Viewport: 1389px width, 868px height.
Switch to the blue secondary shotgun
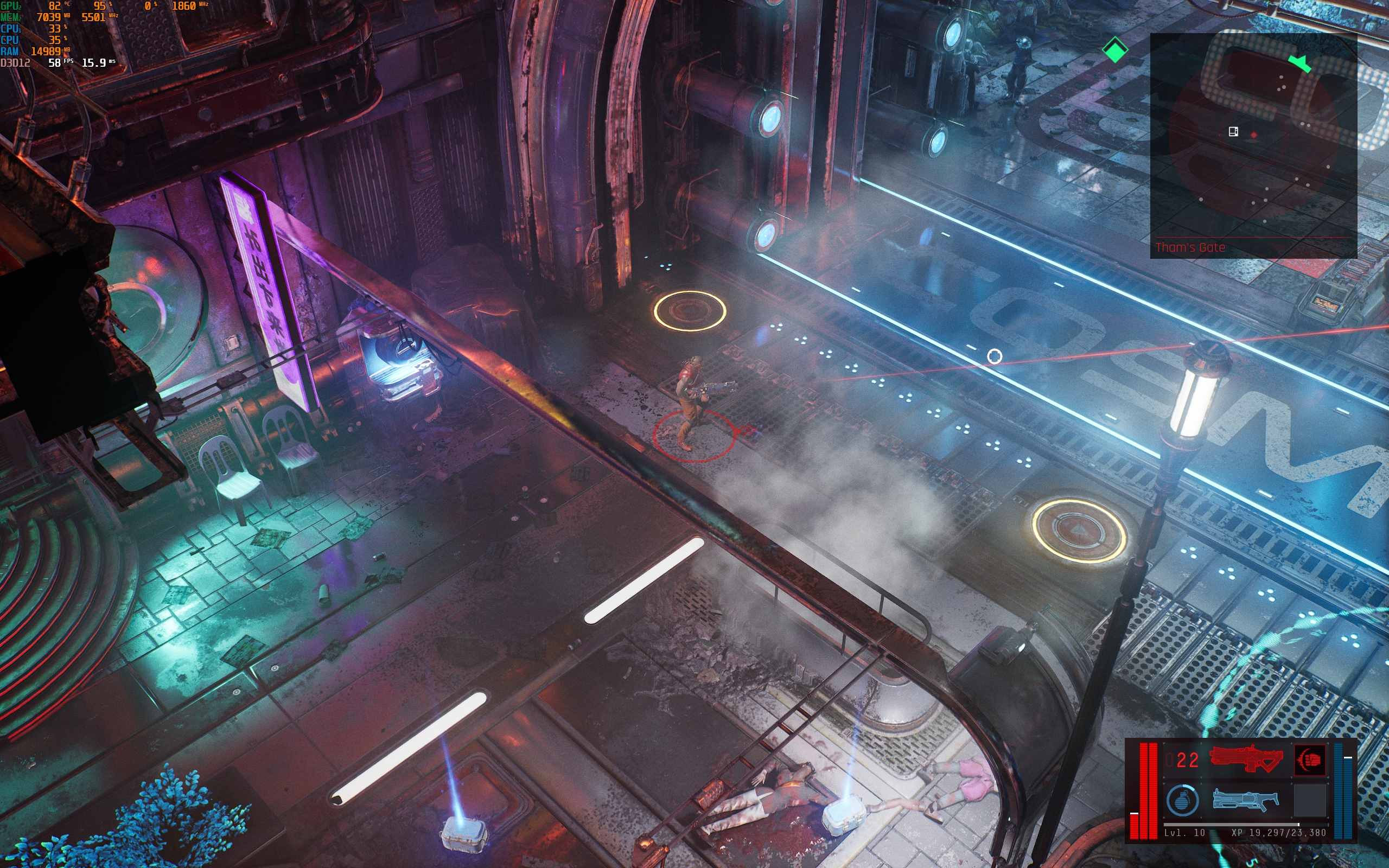[x=1246, y=800]
